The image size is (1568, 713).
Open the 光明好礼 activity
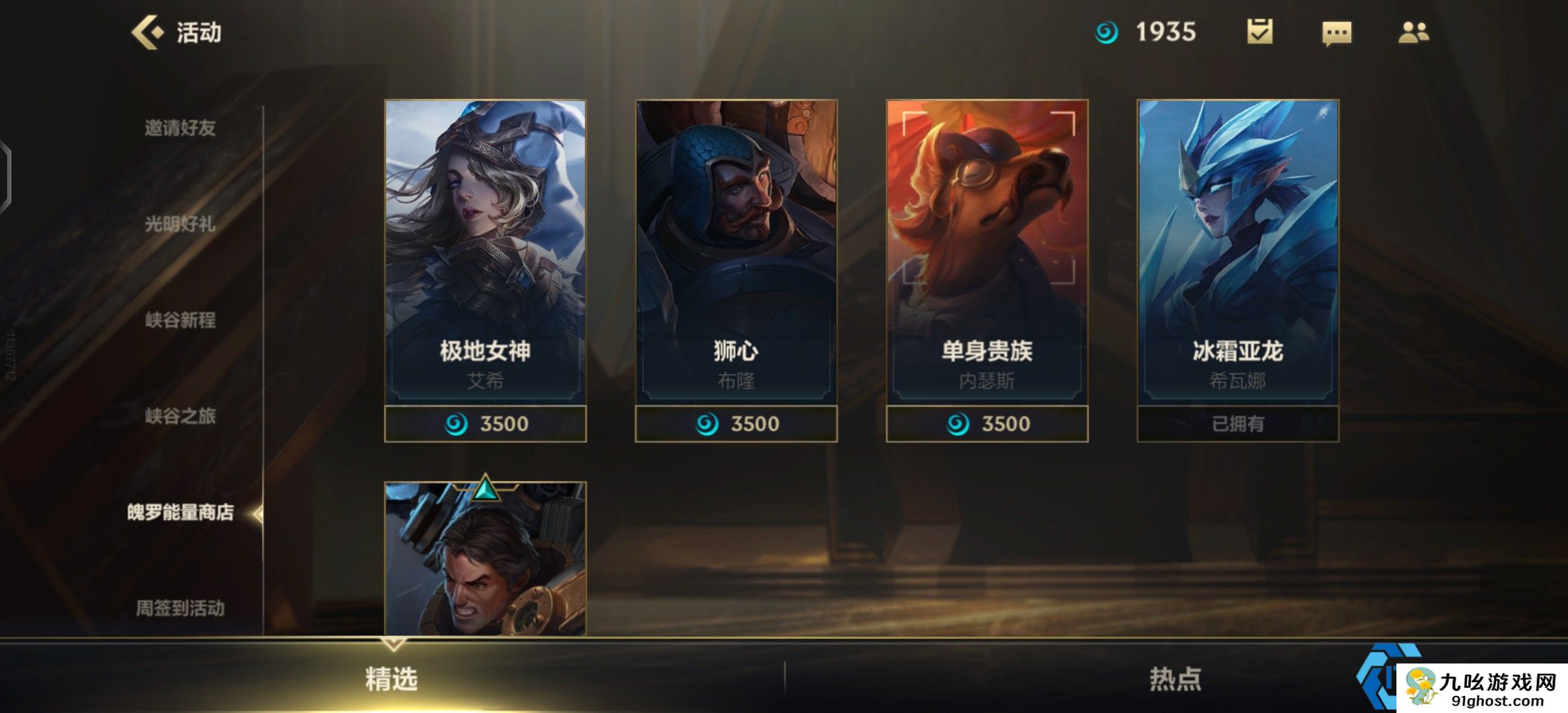click(180, 224)
